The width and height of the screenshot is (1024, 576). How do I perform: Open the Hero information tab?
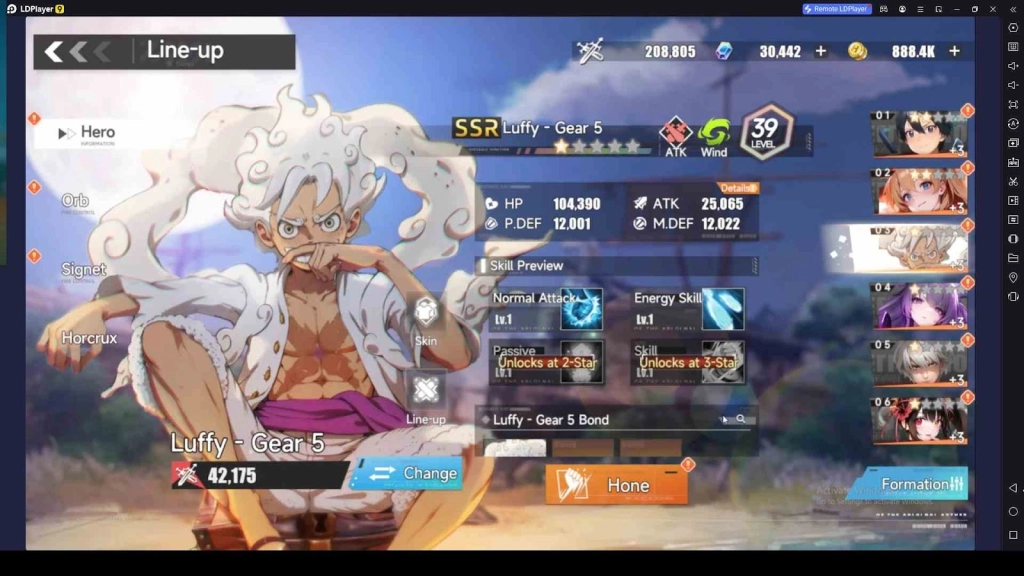(x=96, y=133)
